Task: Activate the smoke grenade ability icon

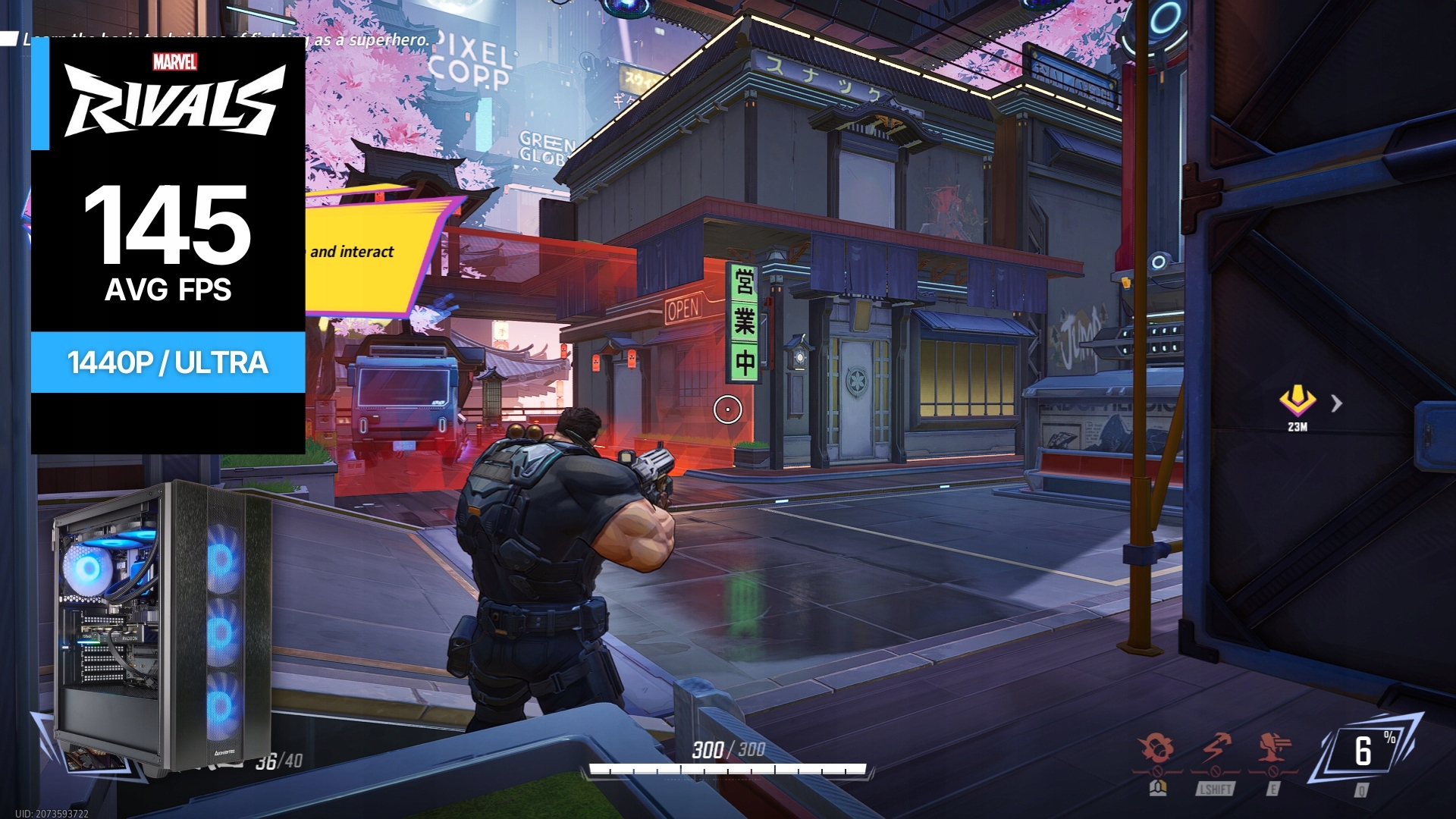Action: [x=1156, y=748]
